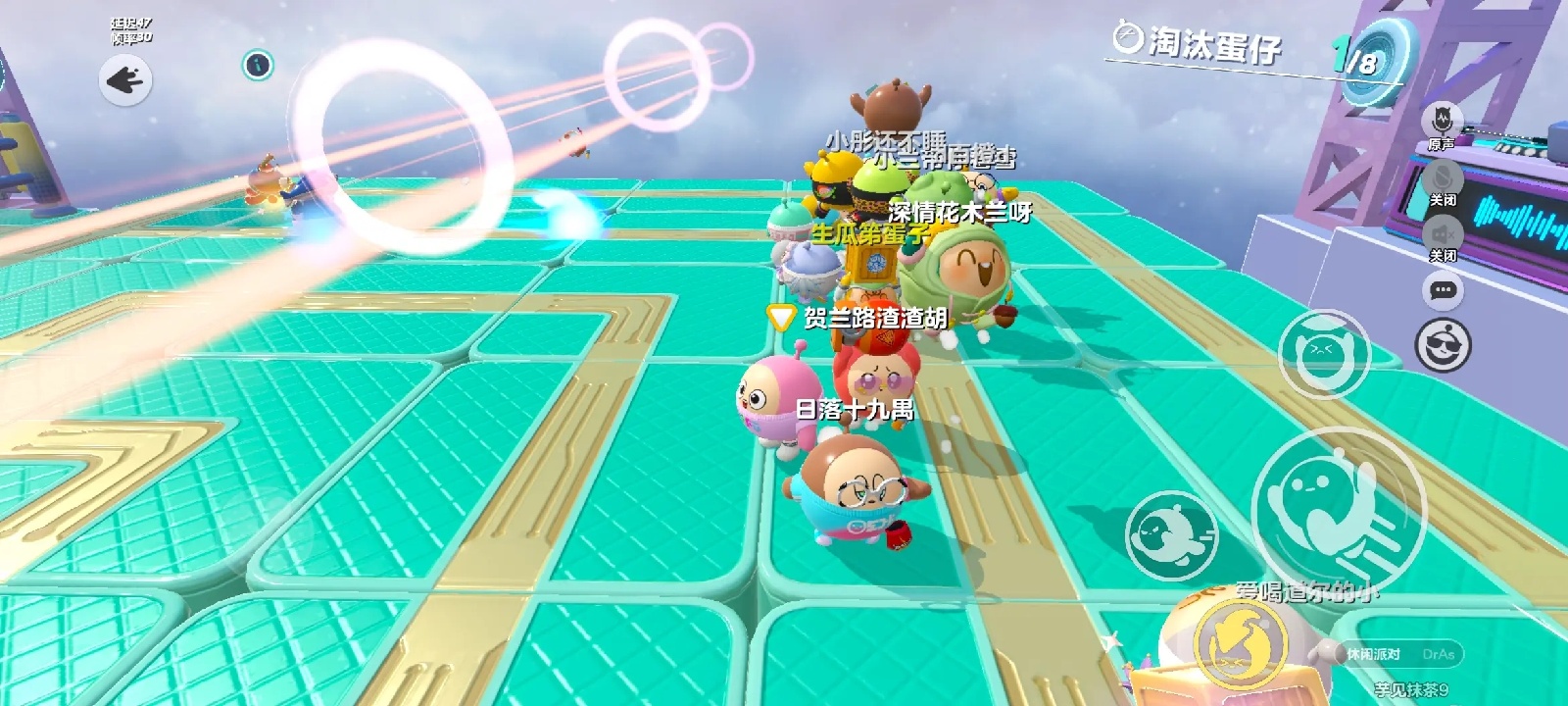
Task: Open the chat speech bubble button
Action: click(x=1443, y=290)
